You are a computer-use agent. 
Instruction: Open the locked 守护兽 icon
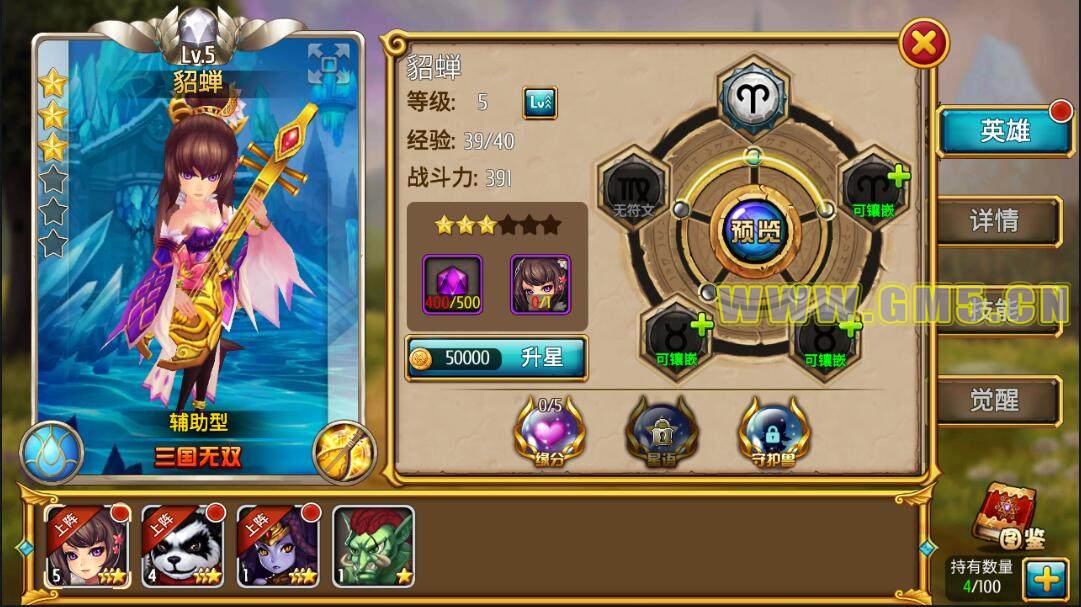774,431
